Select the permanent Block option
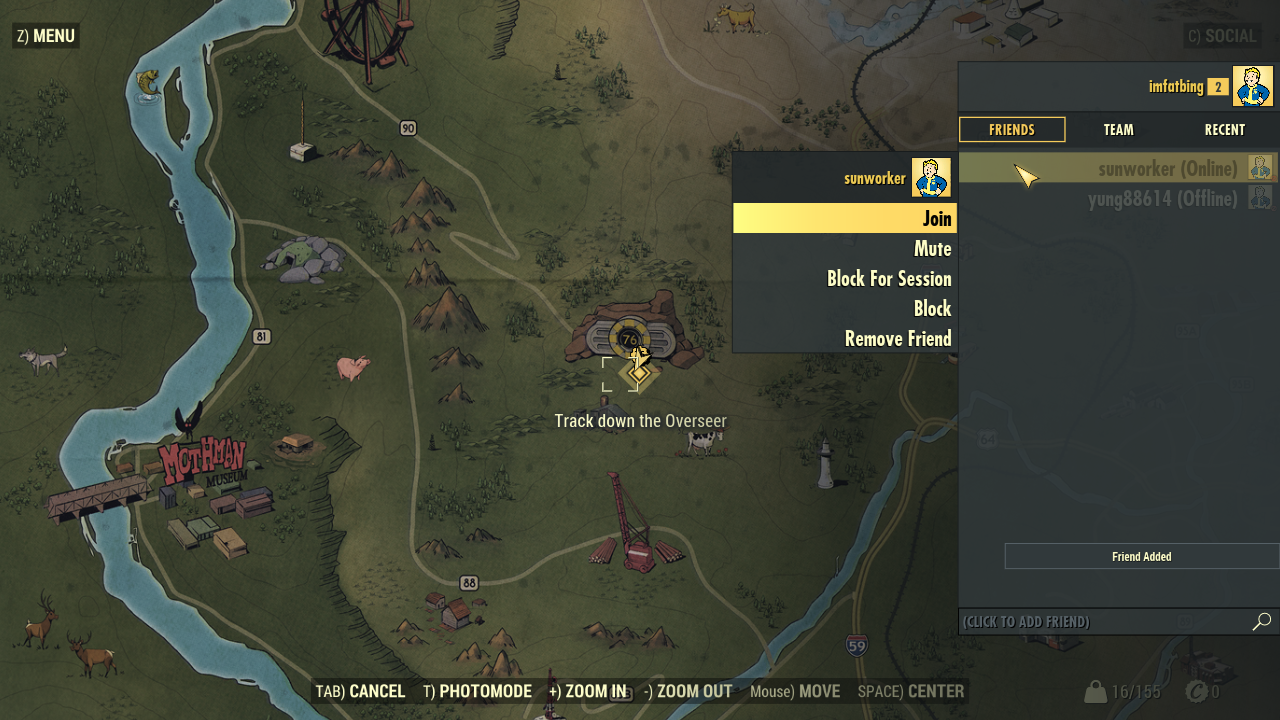1280x720 pixels. (x=844, y=309)
